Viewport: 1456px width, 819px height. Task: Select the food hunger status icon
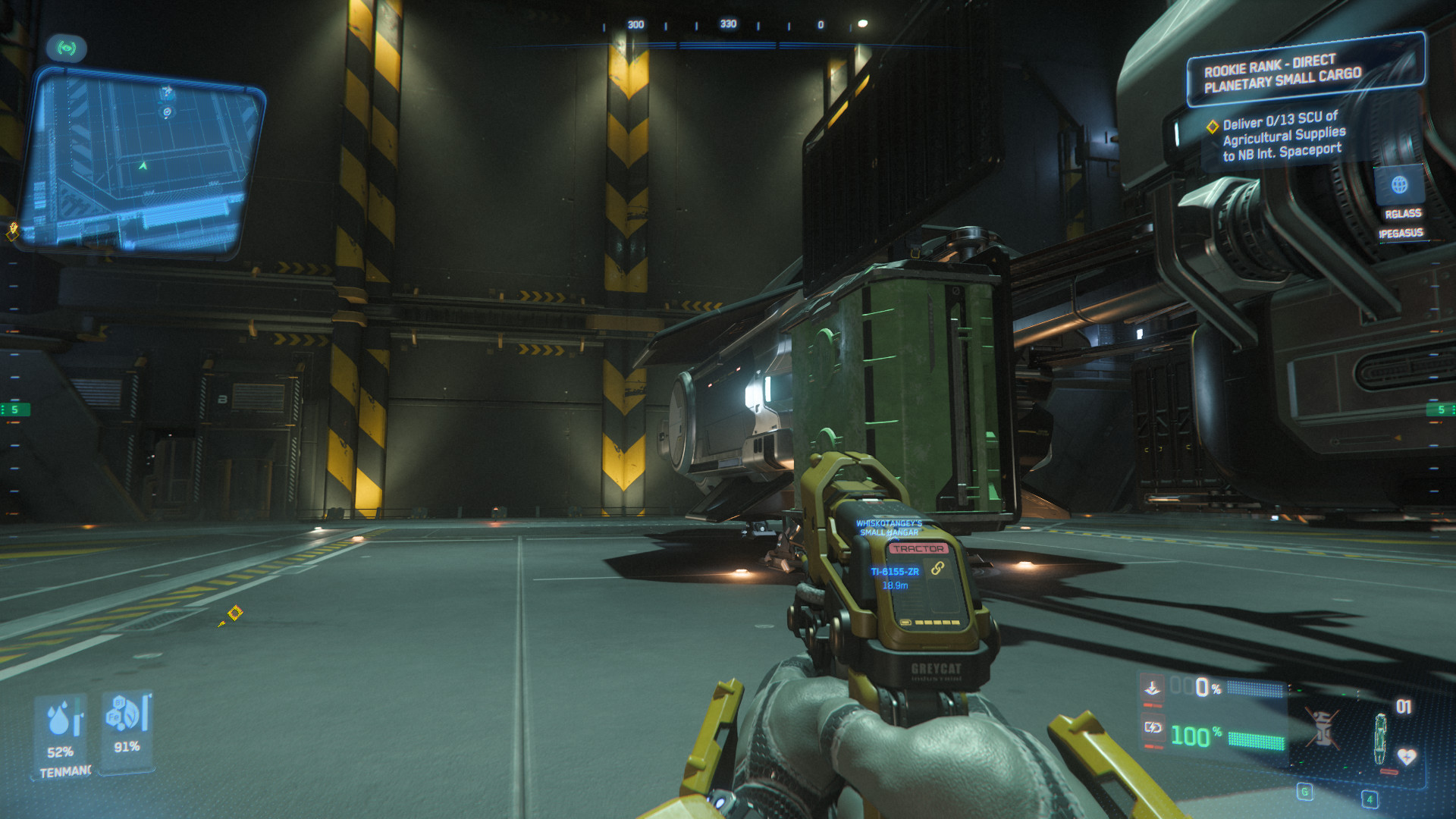pos(124,714)
